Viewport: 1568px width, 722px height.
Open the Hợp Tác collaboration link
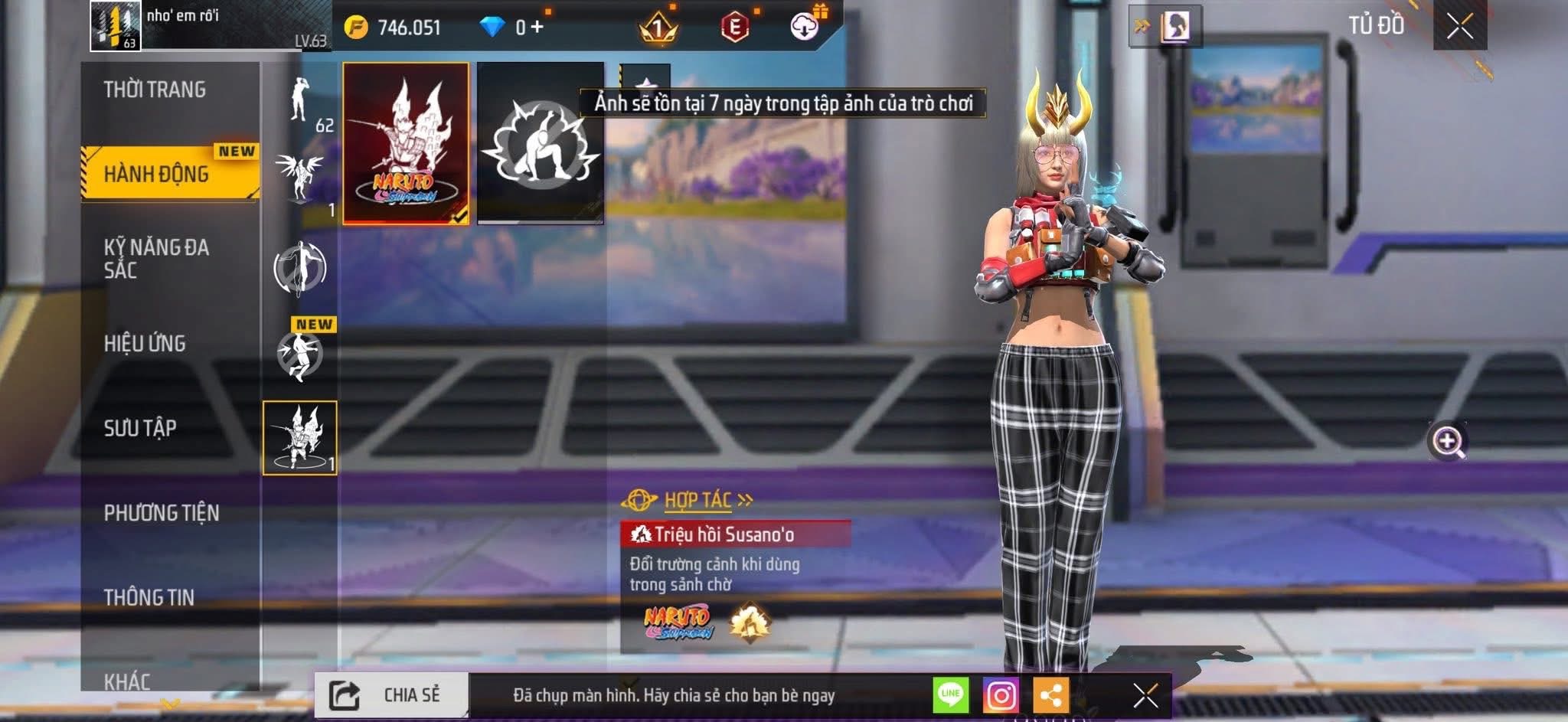(x=697, y=501)
